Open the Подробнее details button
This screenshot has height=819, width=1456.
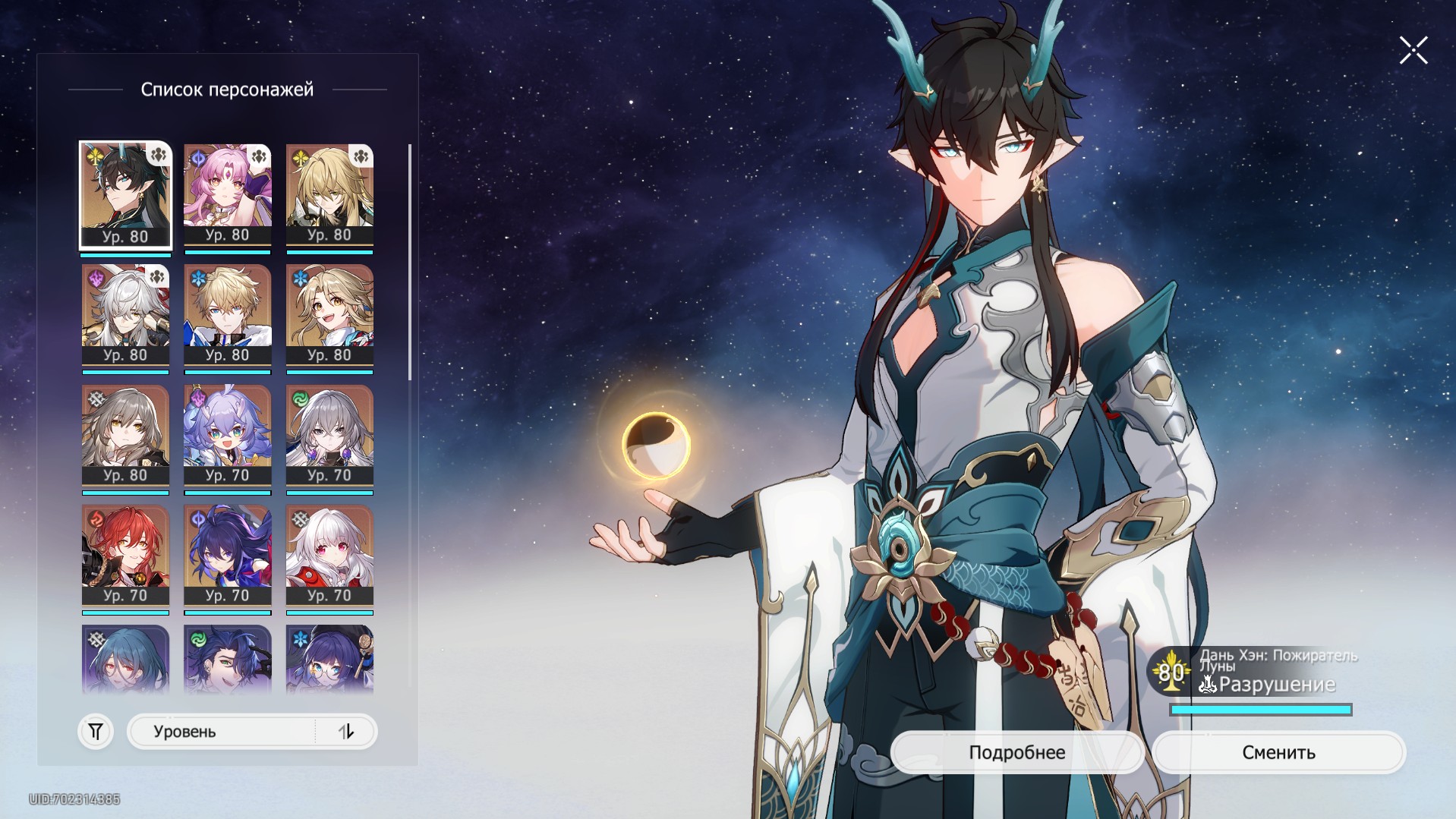(1016, 752)
